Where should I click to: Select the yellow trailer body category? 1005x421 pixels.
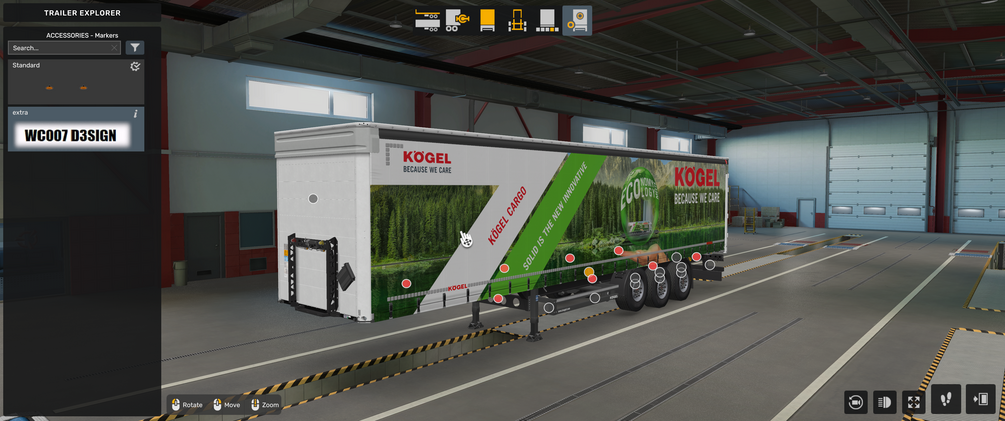click(487, 20)
